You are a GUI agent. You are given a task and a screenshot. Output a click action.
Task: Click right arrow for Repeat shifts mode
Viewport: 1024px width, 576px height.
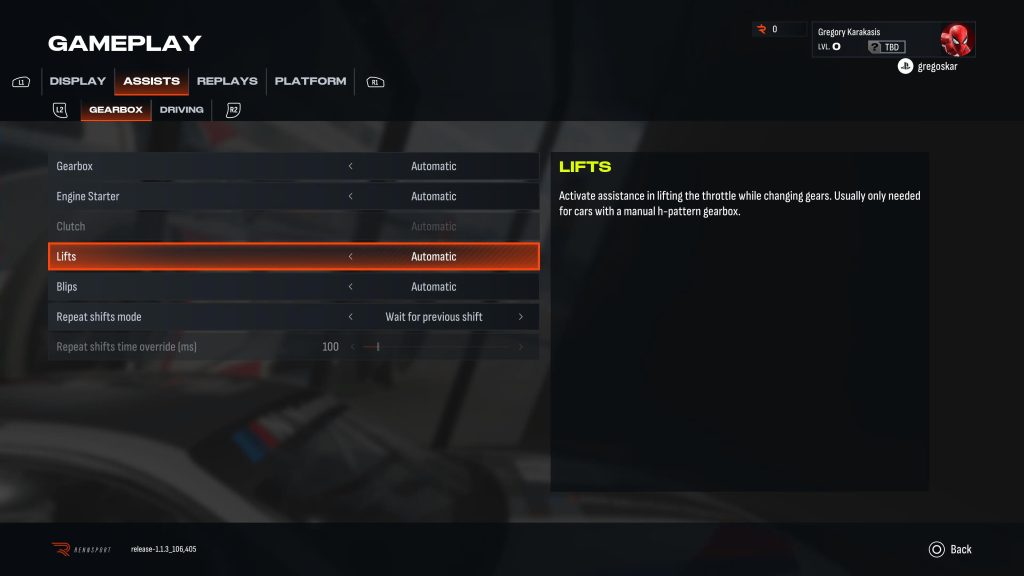(x=520, y=317)
